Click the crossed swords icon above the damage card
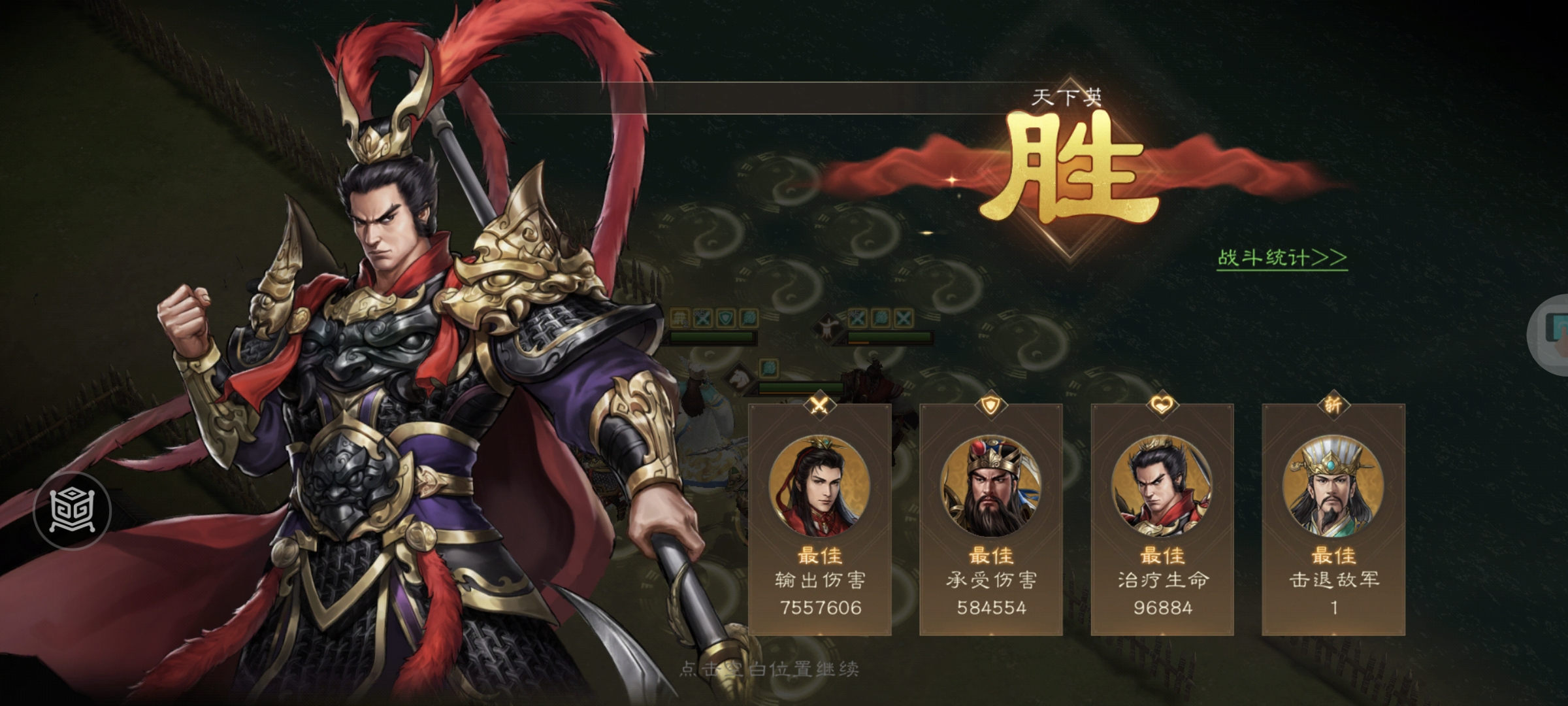 (x=819, y=405)
